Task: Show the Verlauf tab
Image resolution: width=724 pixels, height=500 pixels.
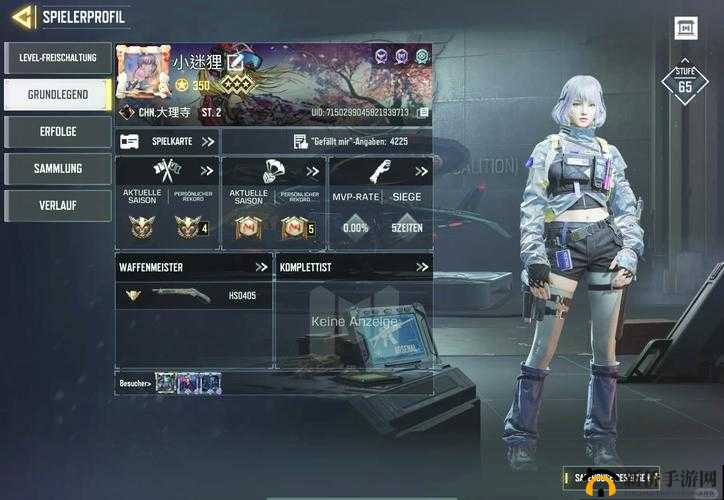Action: coord(57,205)
